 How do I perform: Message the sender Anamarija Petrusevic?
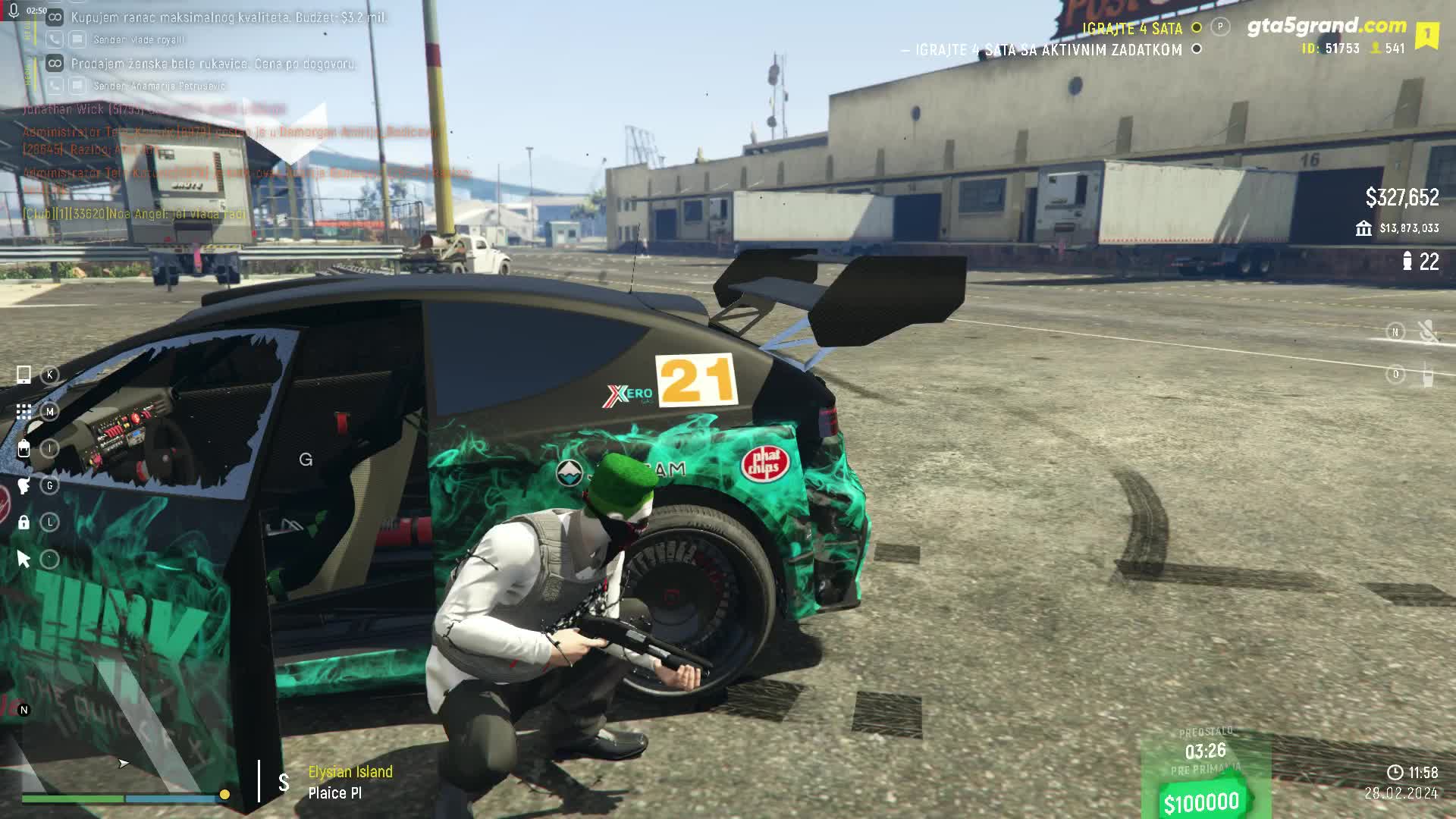77,86
